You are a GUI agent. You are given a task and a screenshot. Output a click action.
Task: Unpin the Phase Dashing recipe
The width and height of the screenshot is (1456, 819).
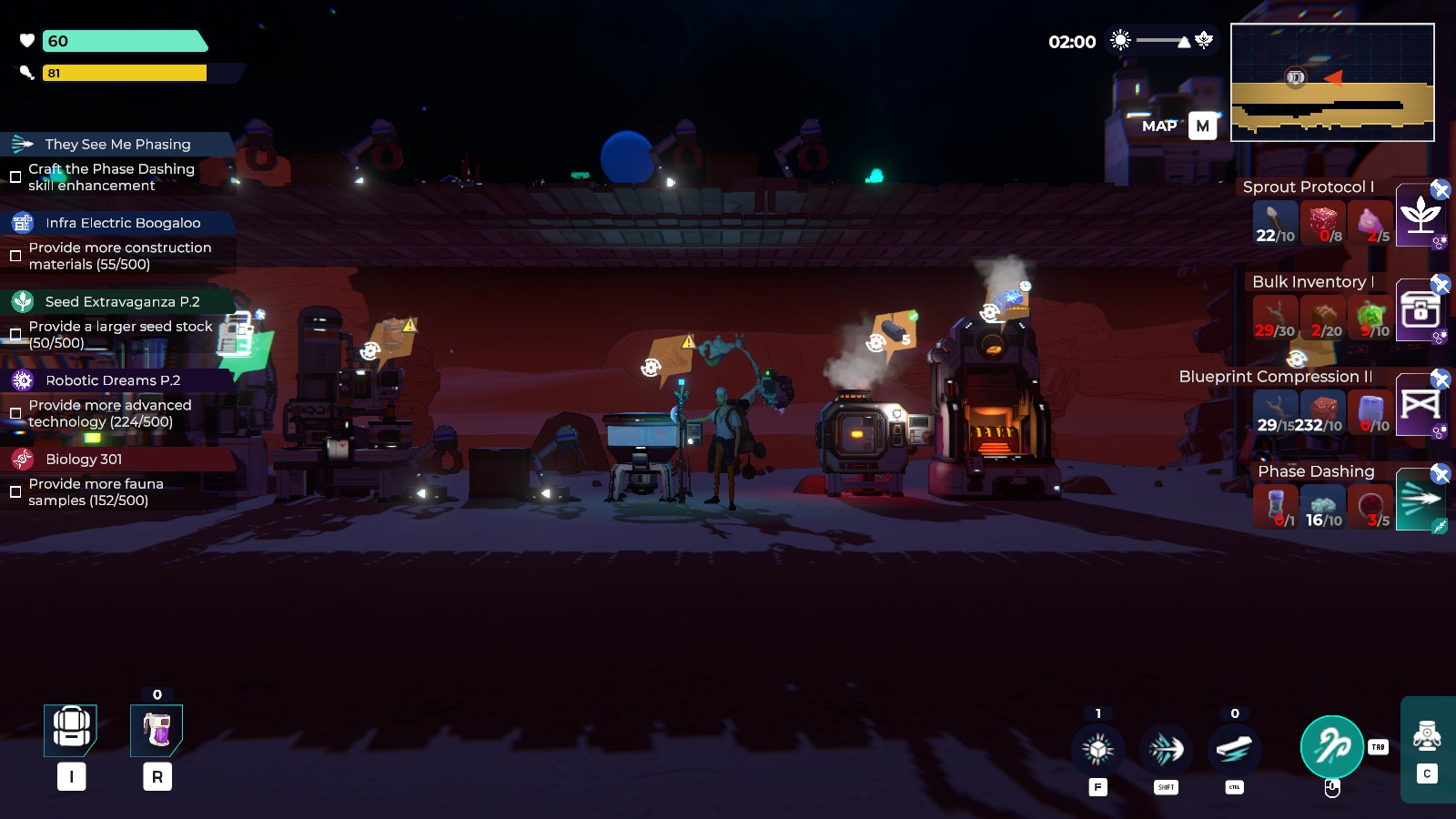(x=1441, y=474)
